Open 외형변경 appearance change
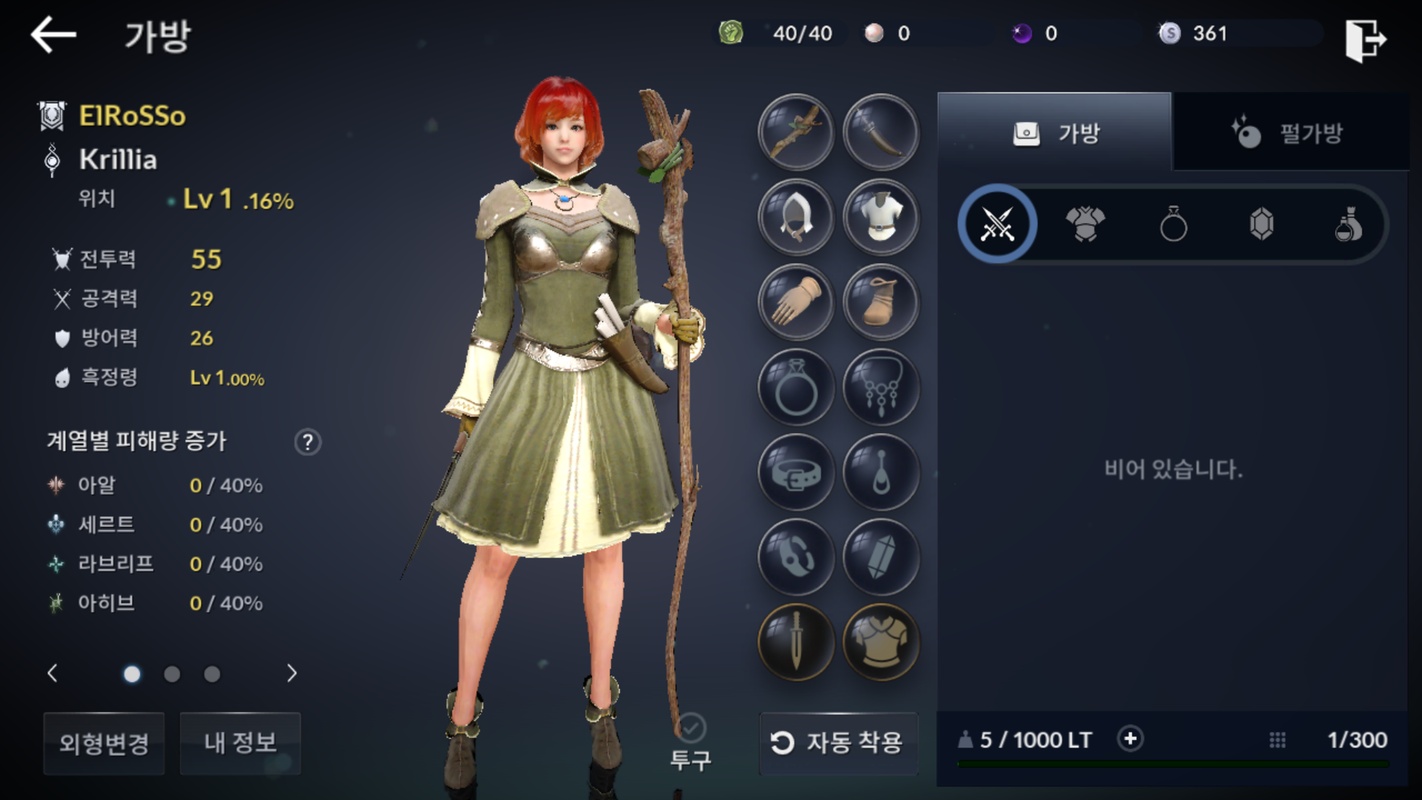Viewport: 1422px width, 800px height. point(104,743)
